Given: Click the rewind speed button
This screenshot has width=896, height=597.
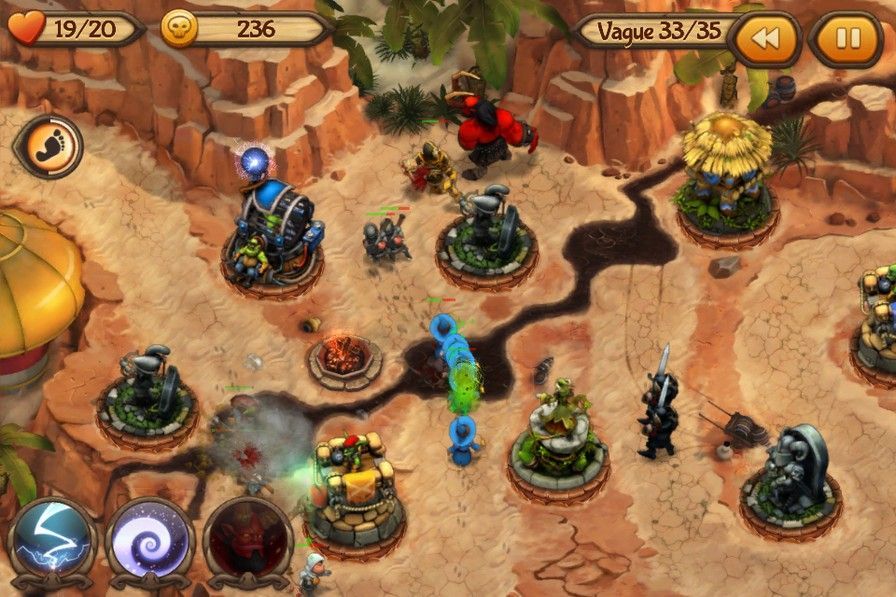Looking at the screenshot, I should point(765,38).
